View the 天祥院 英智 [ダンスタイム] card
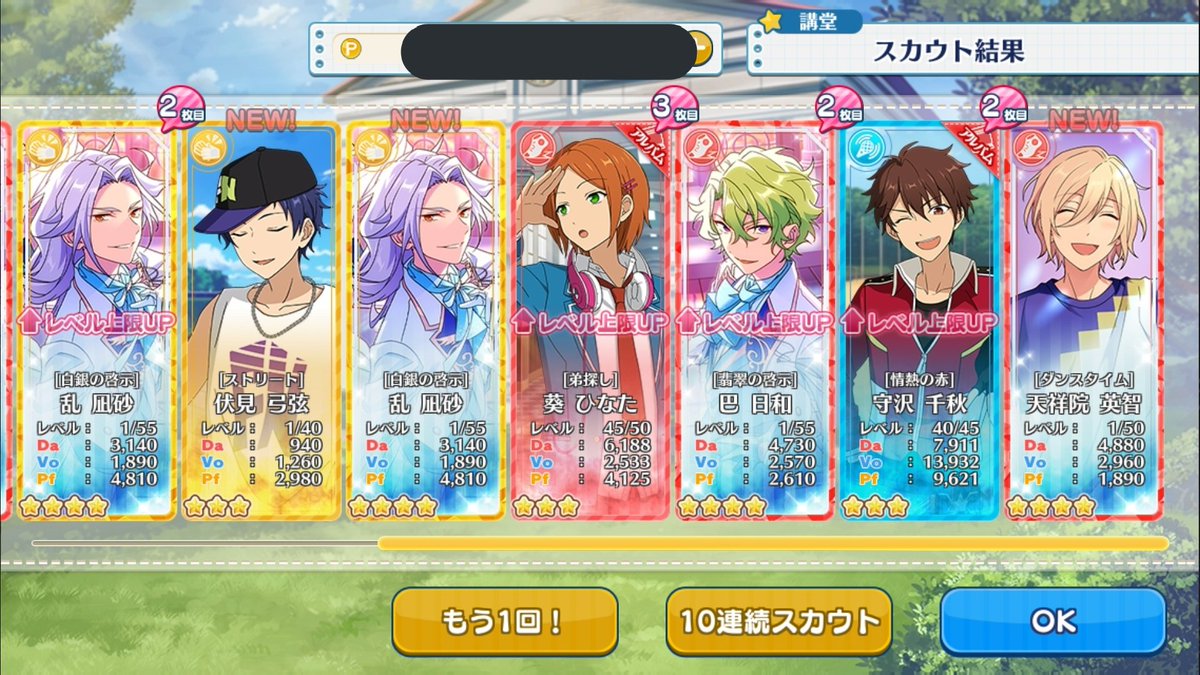This screenshot has height=675, width=1200. 1084,320
